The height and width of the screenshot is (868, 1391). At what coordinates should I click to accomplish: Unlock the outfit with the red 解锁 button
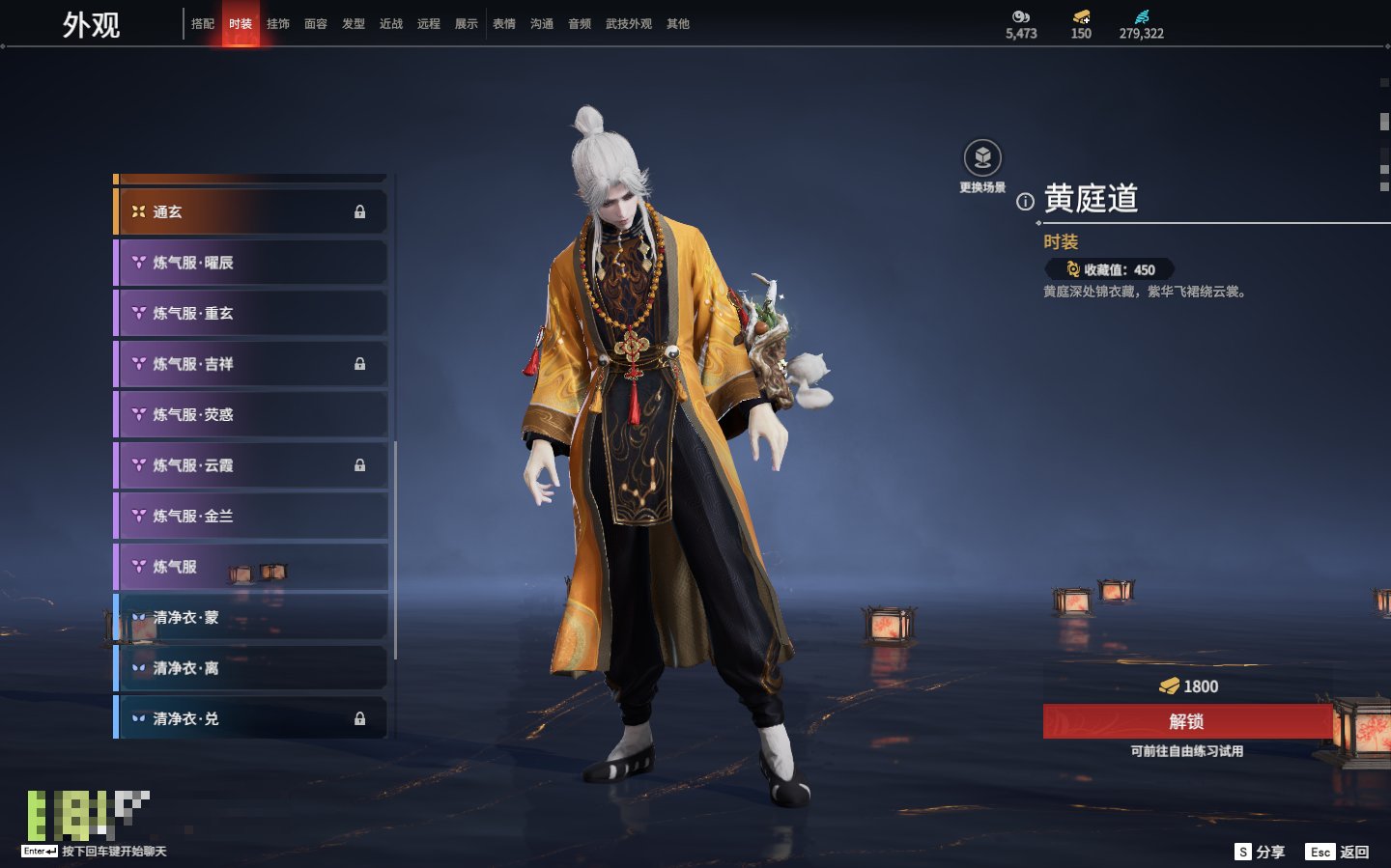[x=1187, y=721]
